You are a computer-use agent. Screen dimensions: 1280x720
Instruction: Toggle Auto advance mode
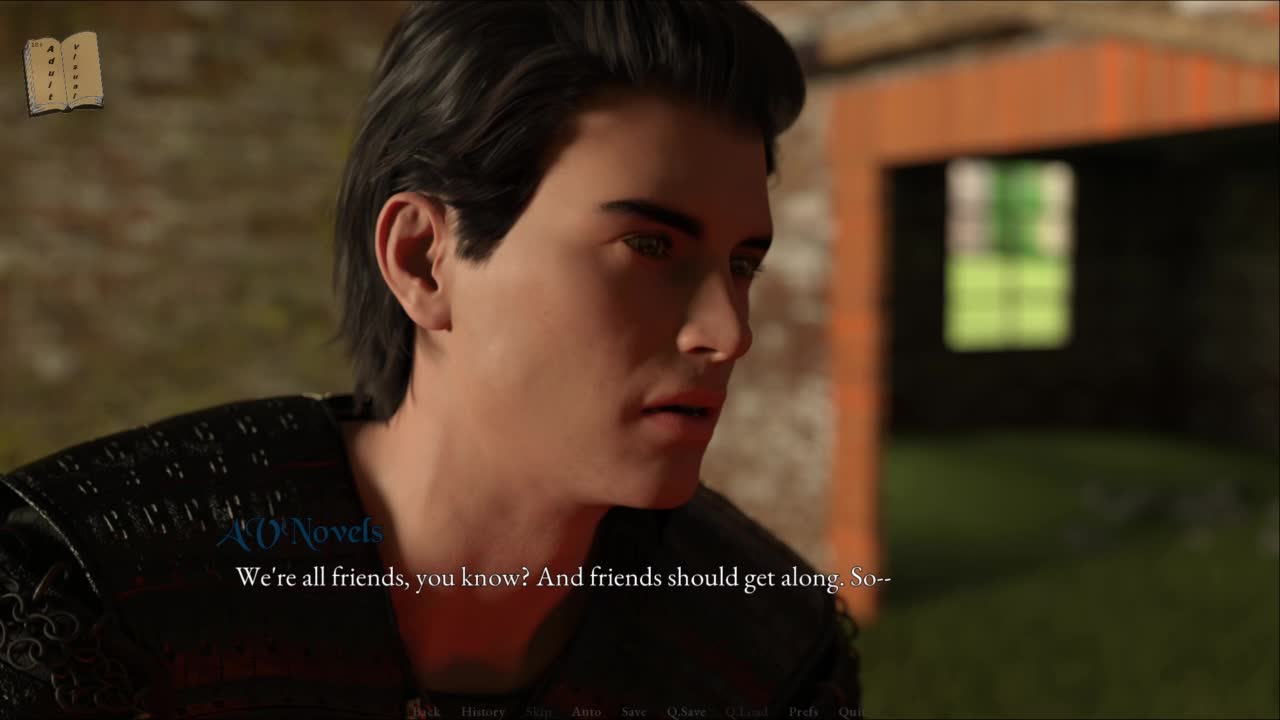point(586,712)
